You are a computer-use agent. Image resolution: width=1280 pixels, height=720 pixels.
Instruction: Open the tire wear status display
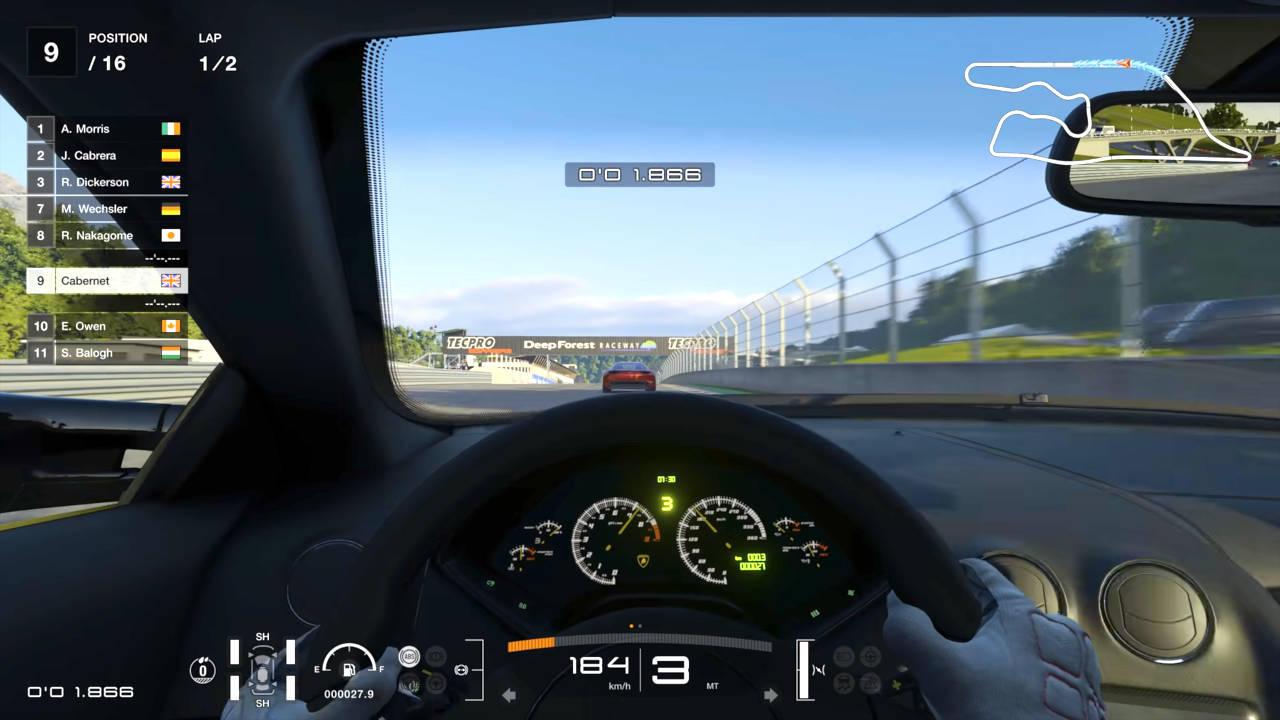tap(262, 671)
